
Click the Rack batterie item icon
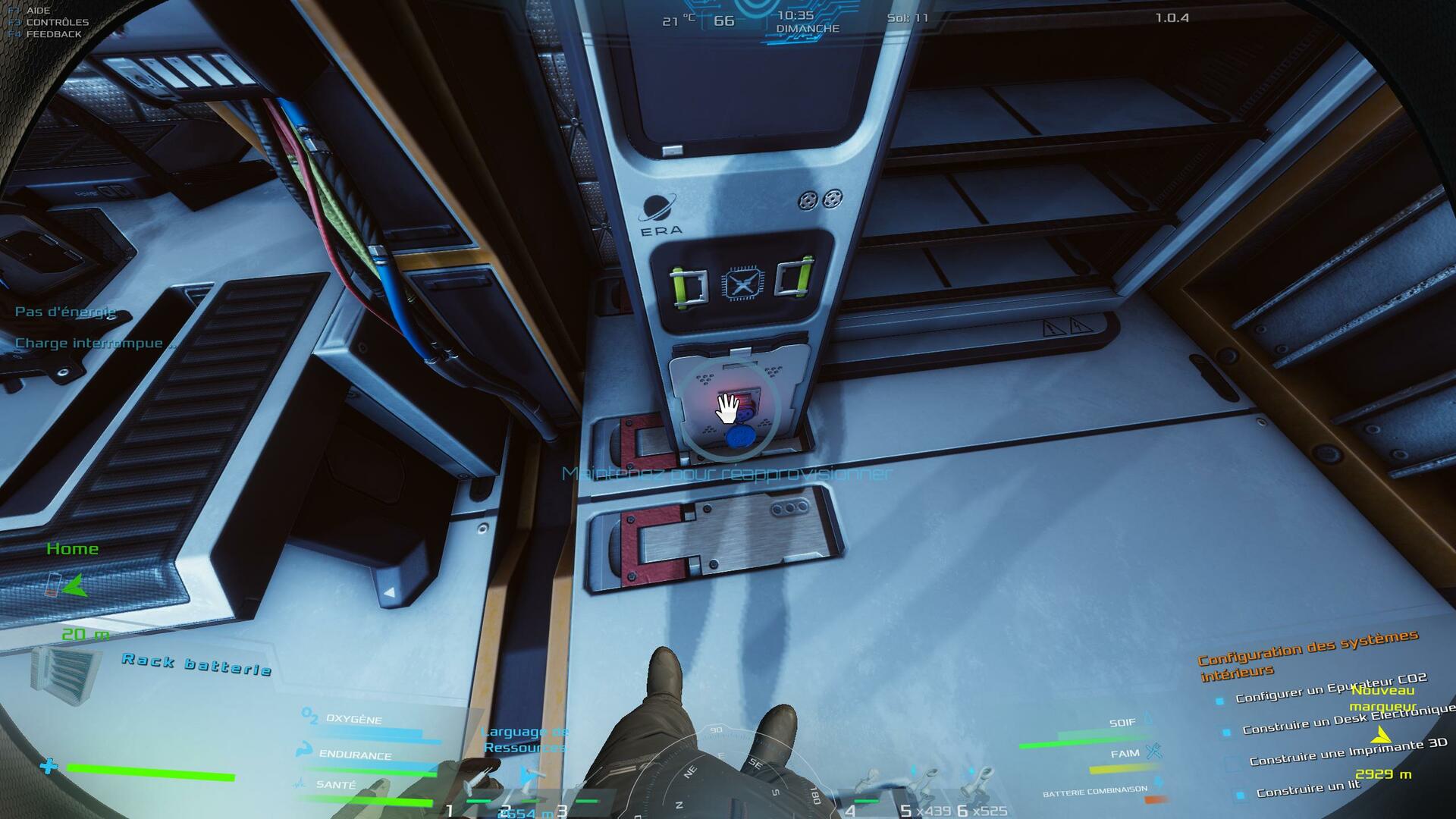click(x=66, y=675)
